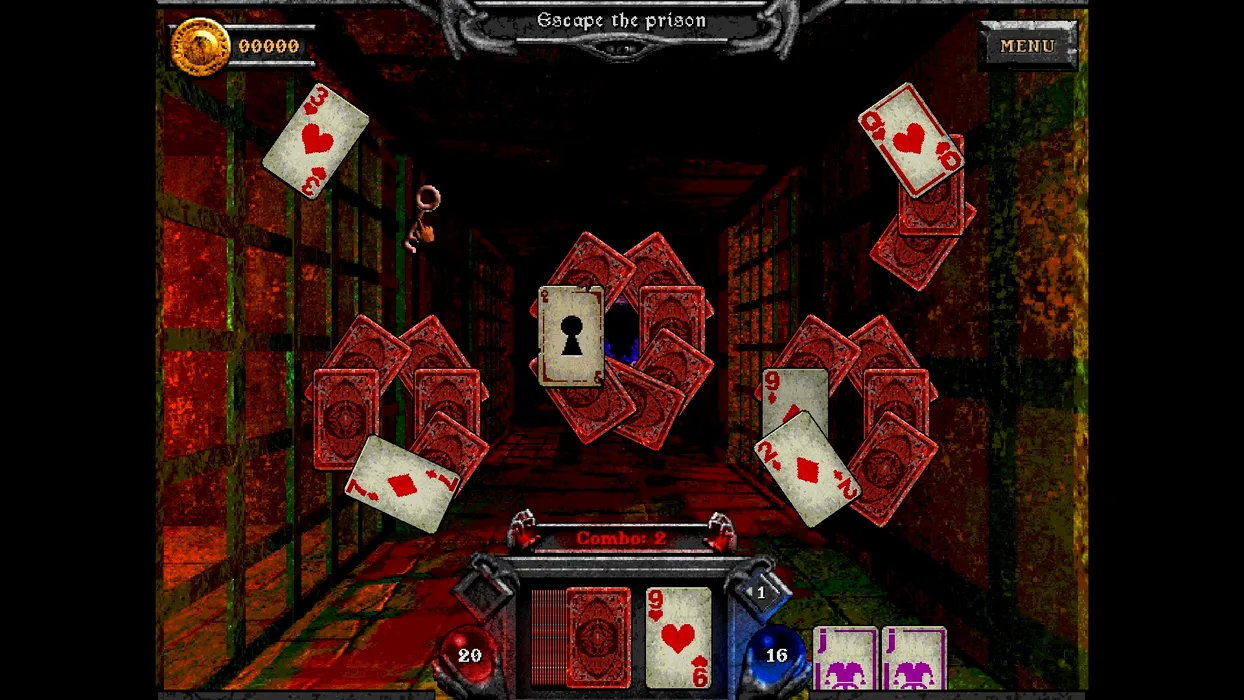Pick the Queen of hearts card

click(909, 138)
